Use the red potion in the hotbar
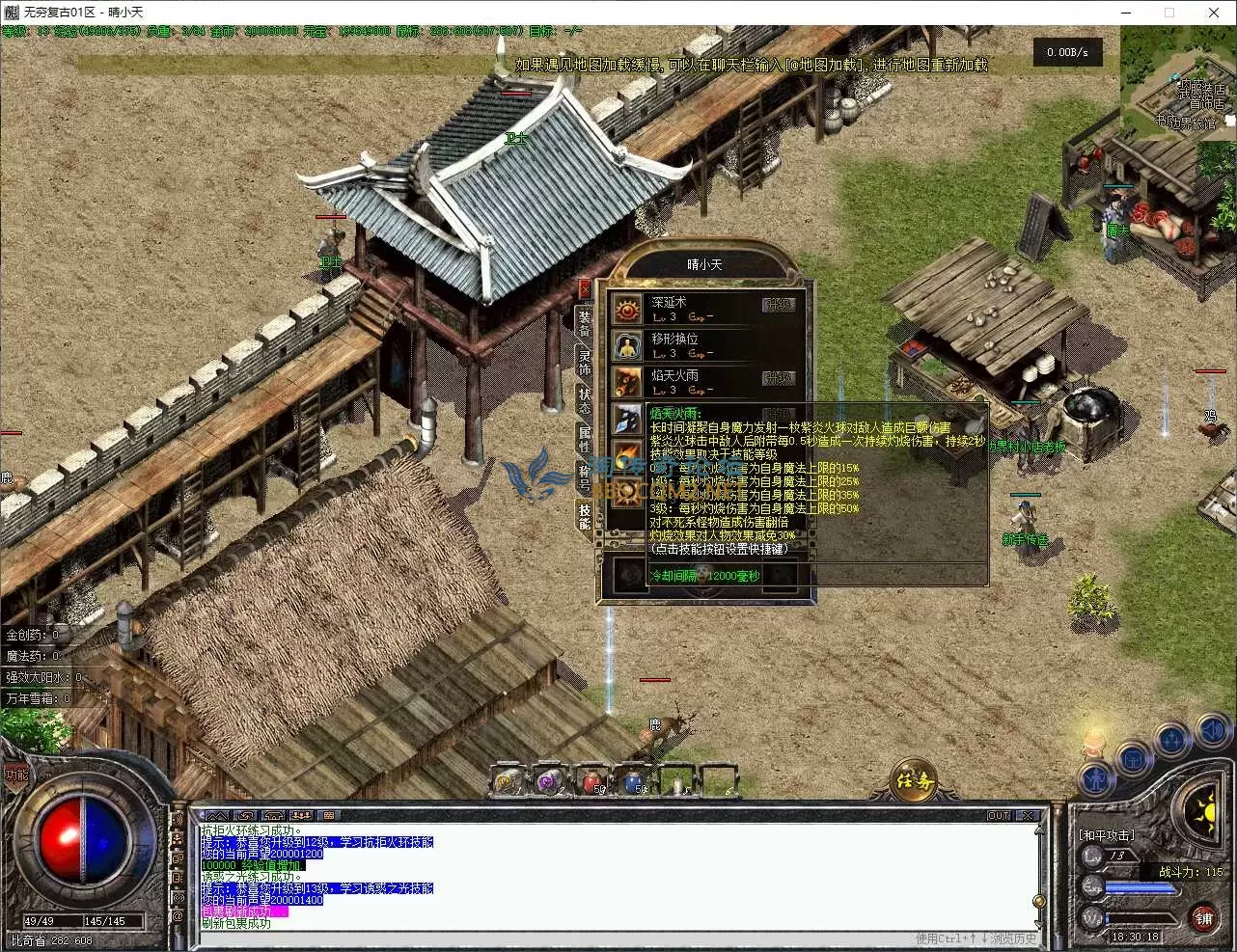This screenshot has width=1237, height=952. point(591,780)
